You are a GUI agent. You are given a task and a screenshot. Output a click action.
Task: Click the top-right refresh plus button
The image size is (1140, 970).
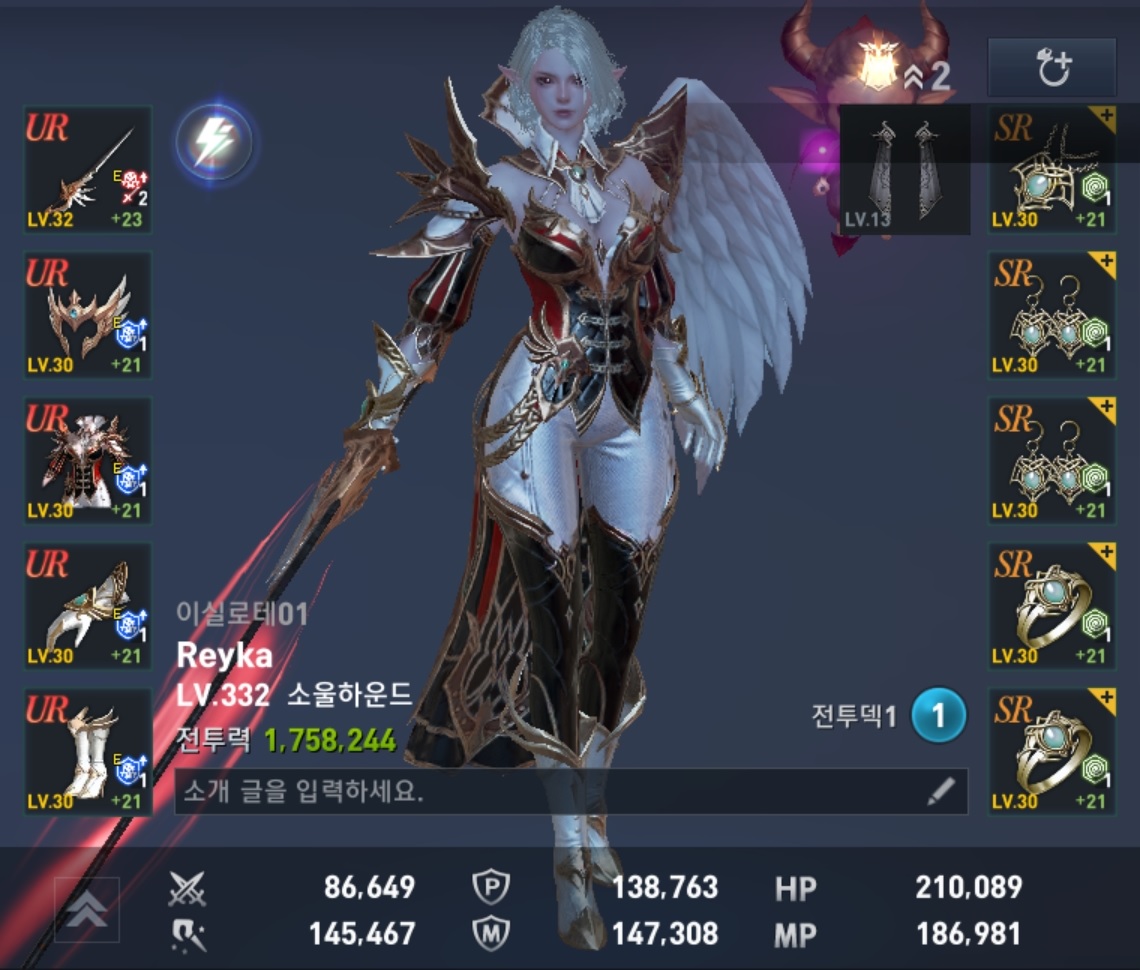1051,68
